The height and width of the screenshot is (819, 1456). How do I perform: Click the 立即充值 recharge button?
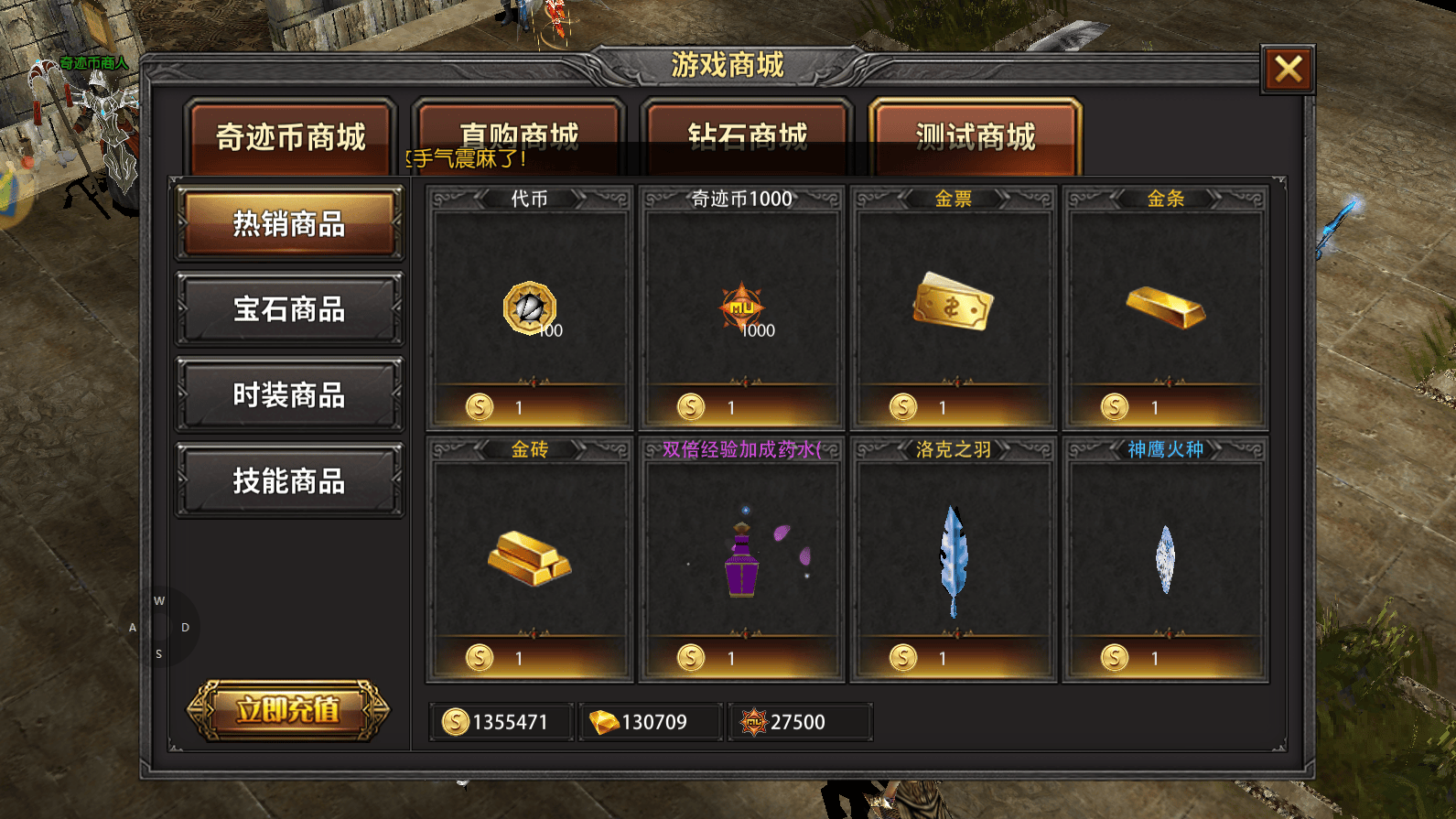[x=288, y=710]
